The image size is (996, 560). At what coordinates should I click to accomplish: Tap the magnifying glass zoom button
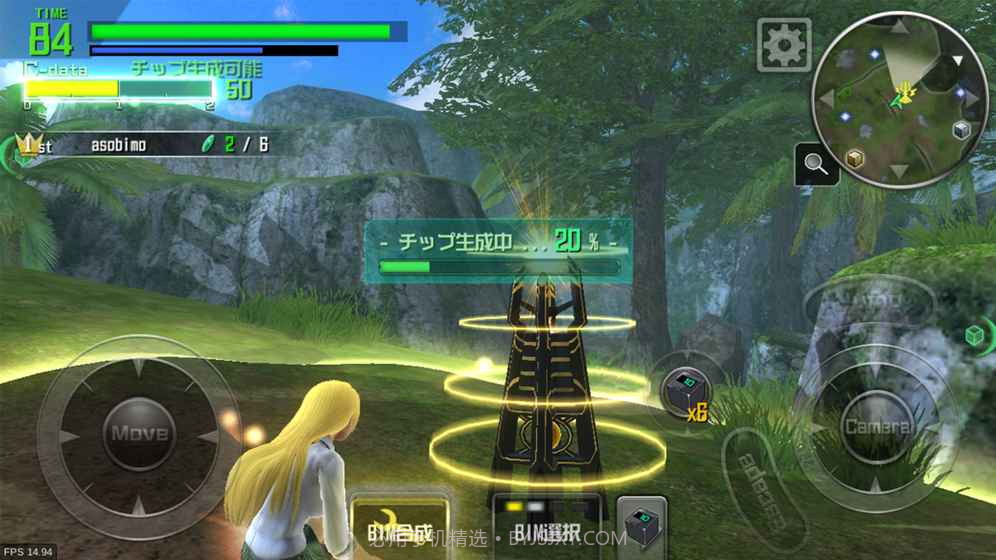817,166
